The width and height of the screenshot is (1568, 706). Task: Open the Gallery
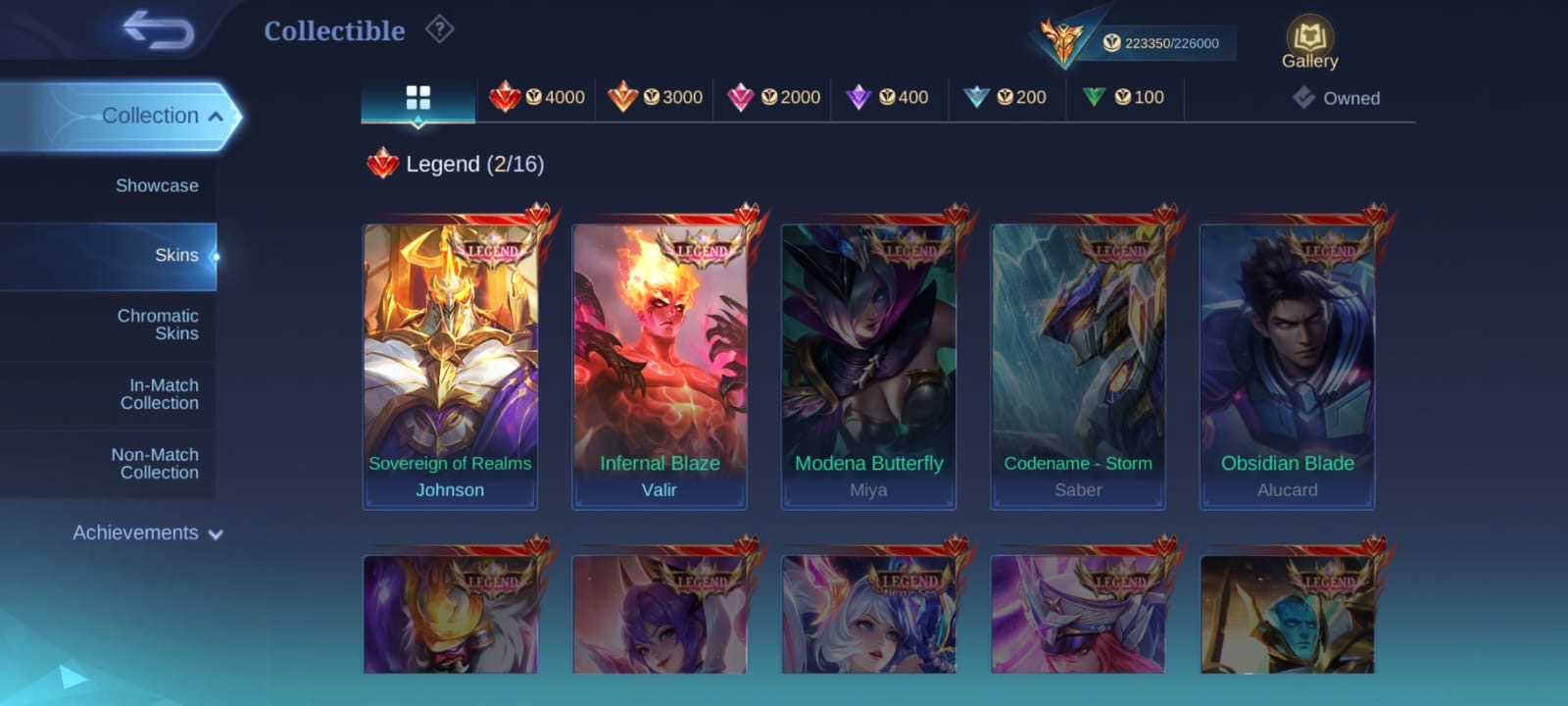(1309, 44)
